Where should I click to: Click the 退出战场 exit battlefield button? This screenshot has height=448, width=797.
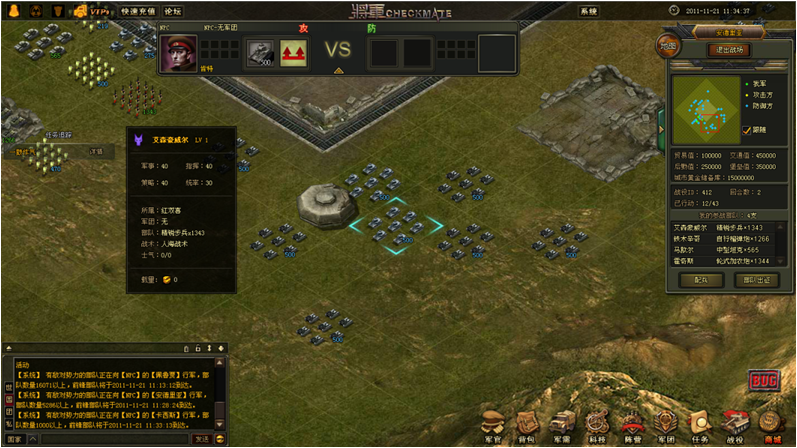(729, 49)
